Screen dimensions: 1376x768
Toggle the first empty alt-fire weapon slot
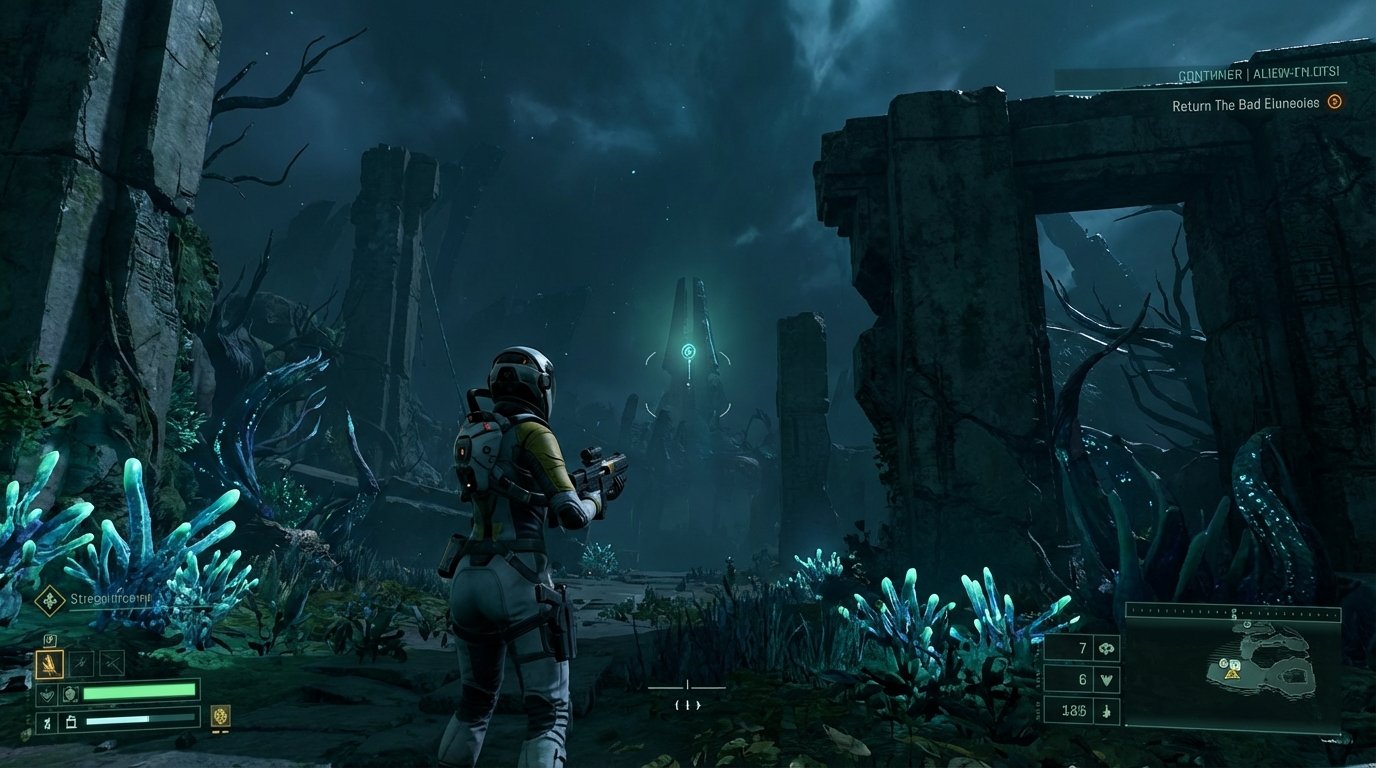pyautogui.click(x=81, y=662)
